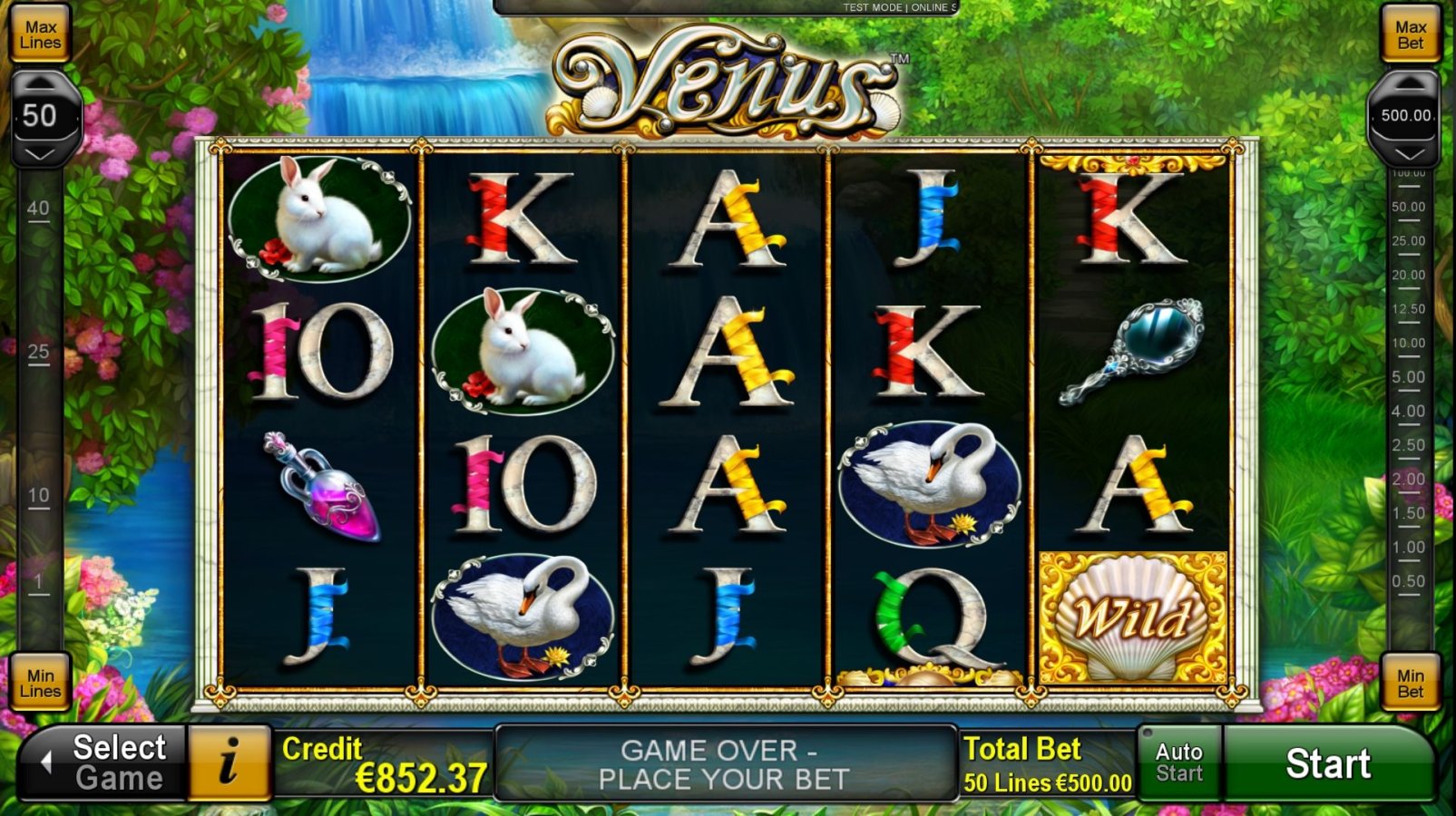The width and height of the screenshot is (1456, 816).
Task: Click the up chevron above the 50 lines counter
Action: (x=40, y=82)
